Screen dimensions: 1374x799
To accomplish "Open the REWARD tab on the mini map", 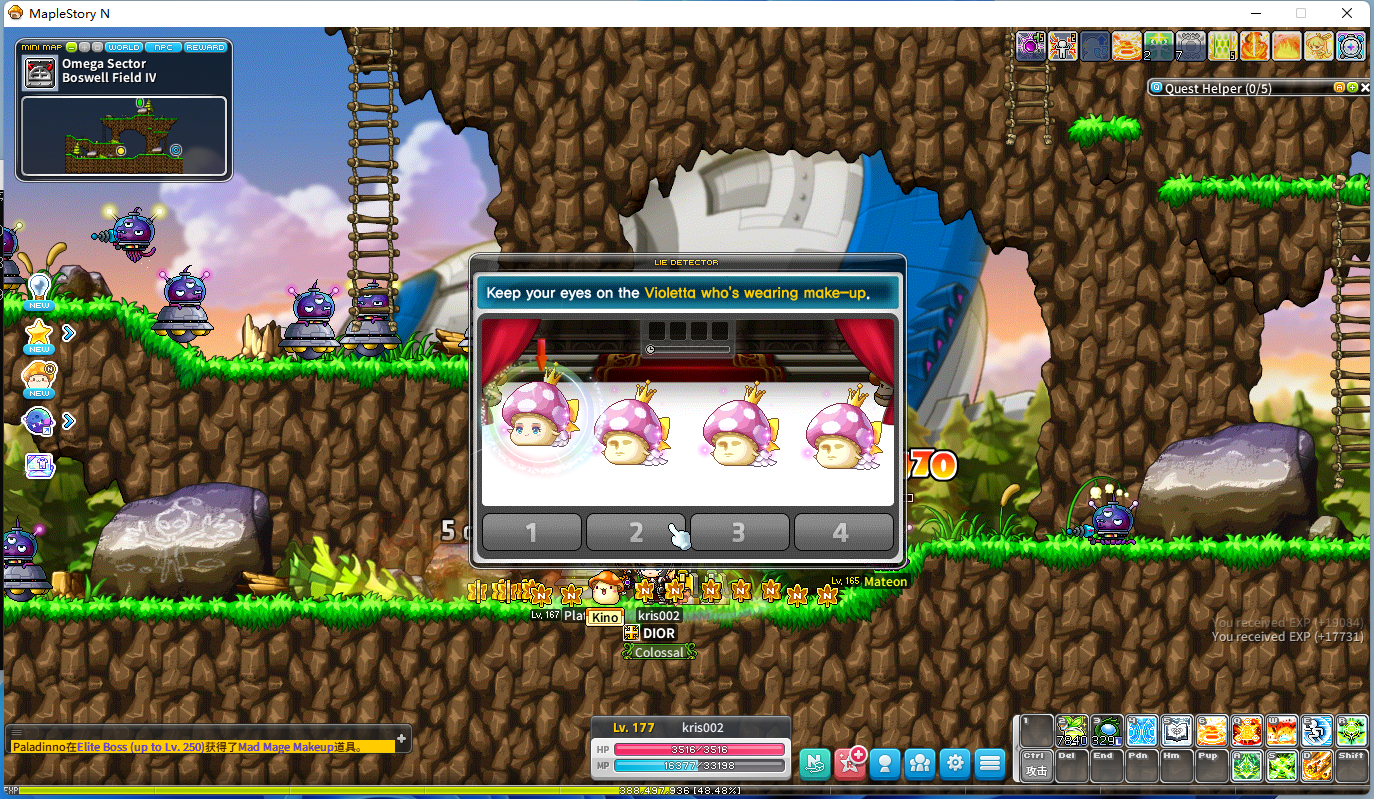I will (x=205, y=47).
